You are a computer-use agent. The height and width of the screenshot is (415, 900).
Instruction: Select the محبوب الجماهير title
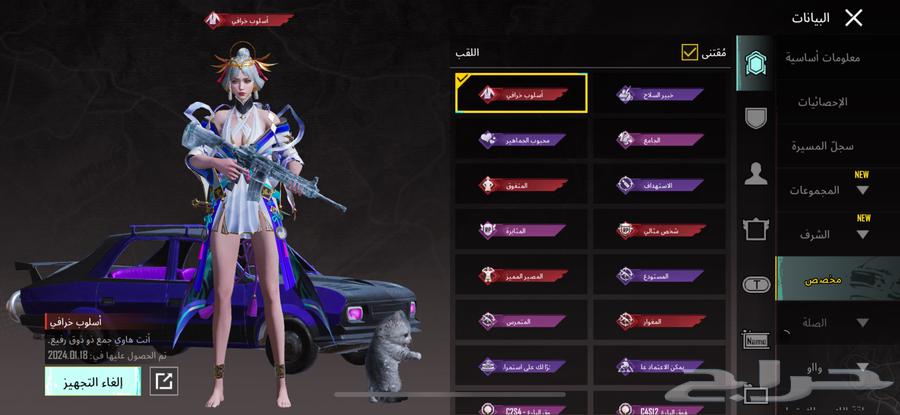[x=521, y=139]
